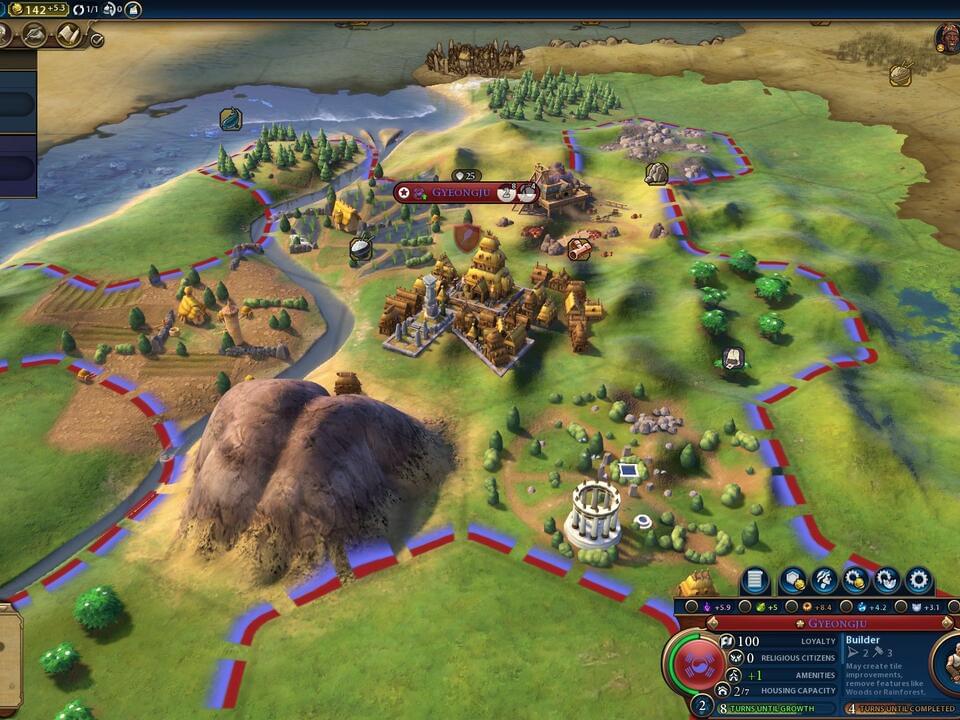Open the scroll panel button in top bar
Screen dimensions: 960x720
tap(69, 35)
